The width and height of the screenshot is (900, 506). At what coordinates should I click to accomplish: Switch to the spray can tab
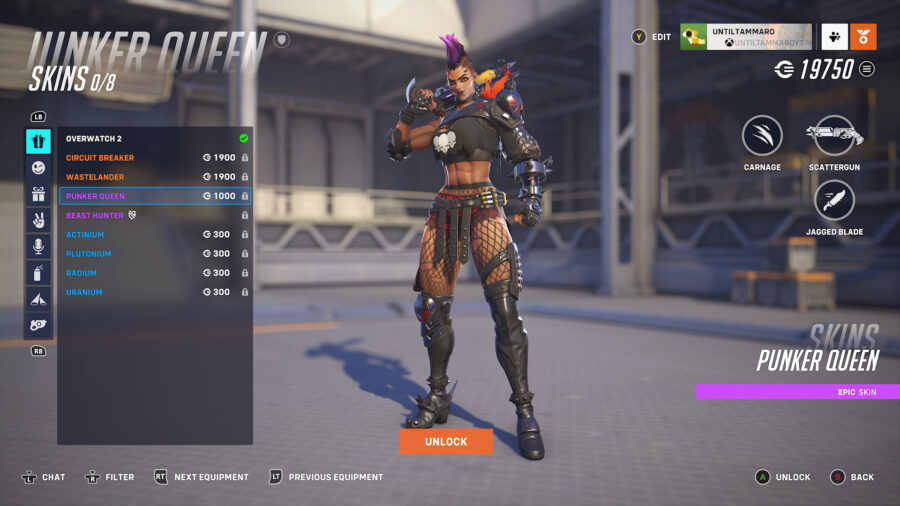click(x=38, y=272)
